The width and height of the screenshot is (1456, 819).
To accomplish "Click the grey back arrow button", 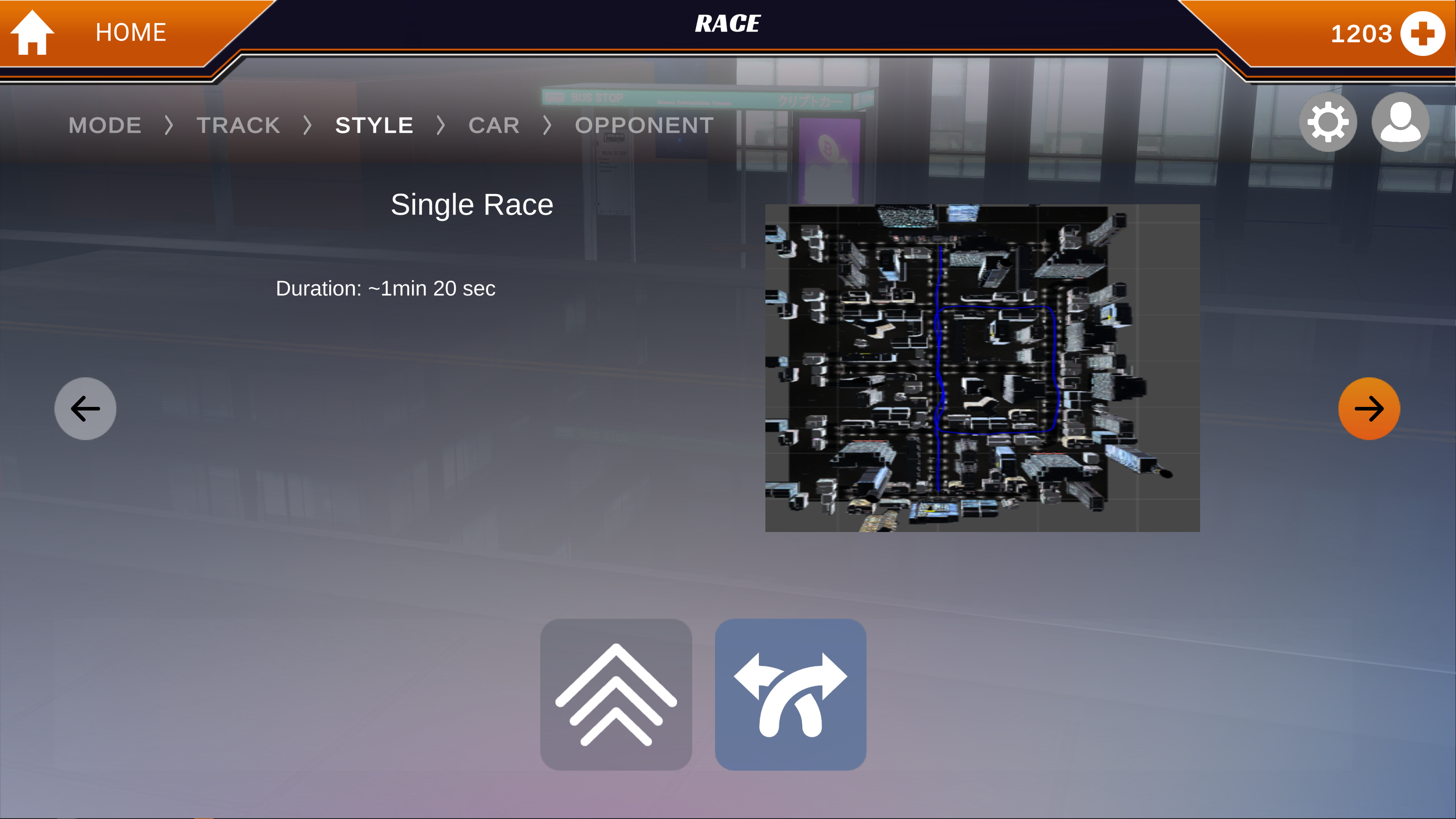I will pyautogui.click(x=85, y=409).
